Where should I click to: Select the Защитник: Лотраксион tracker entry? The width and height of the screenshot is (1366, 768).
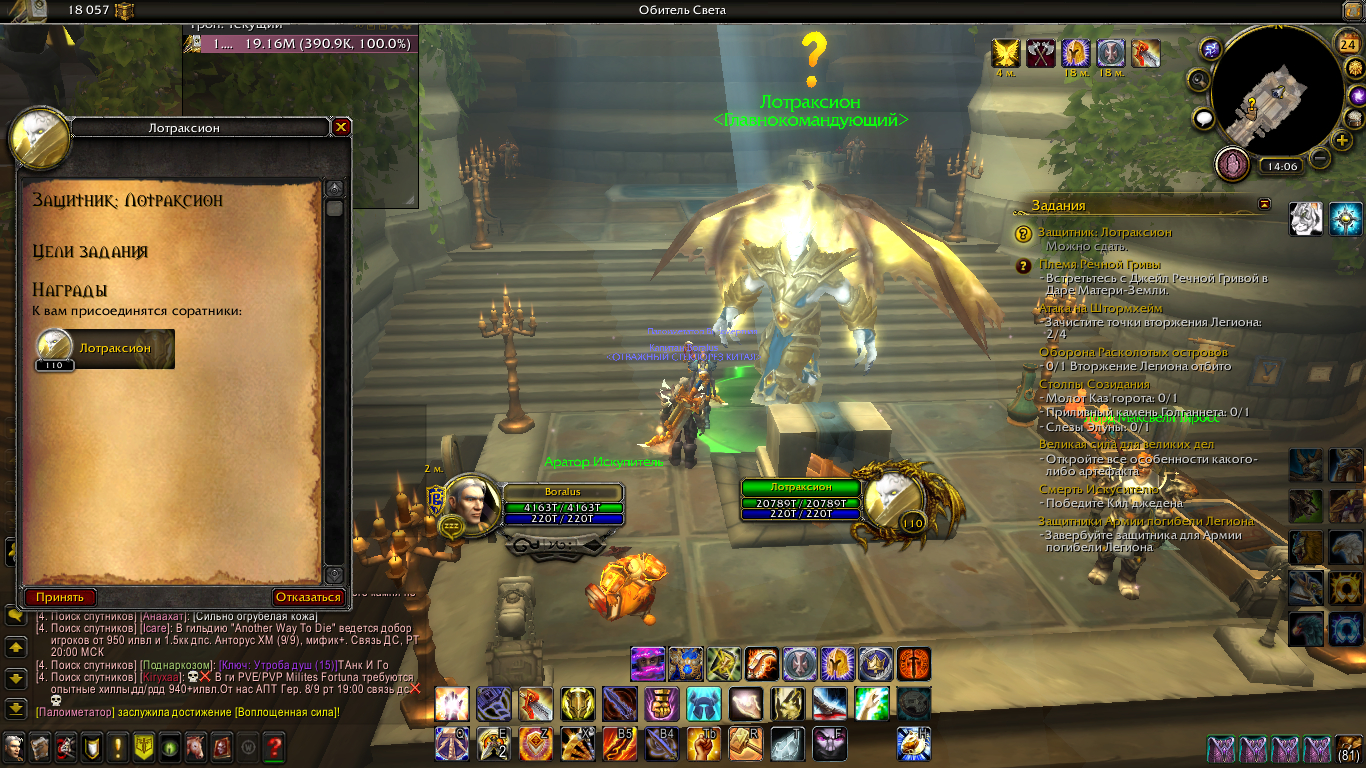click(x=1104, y=232)
